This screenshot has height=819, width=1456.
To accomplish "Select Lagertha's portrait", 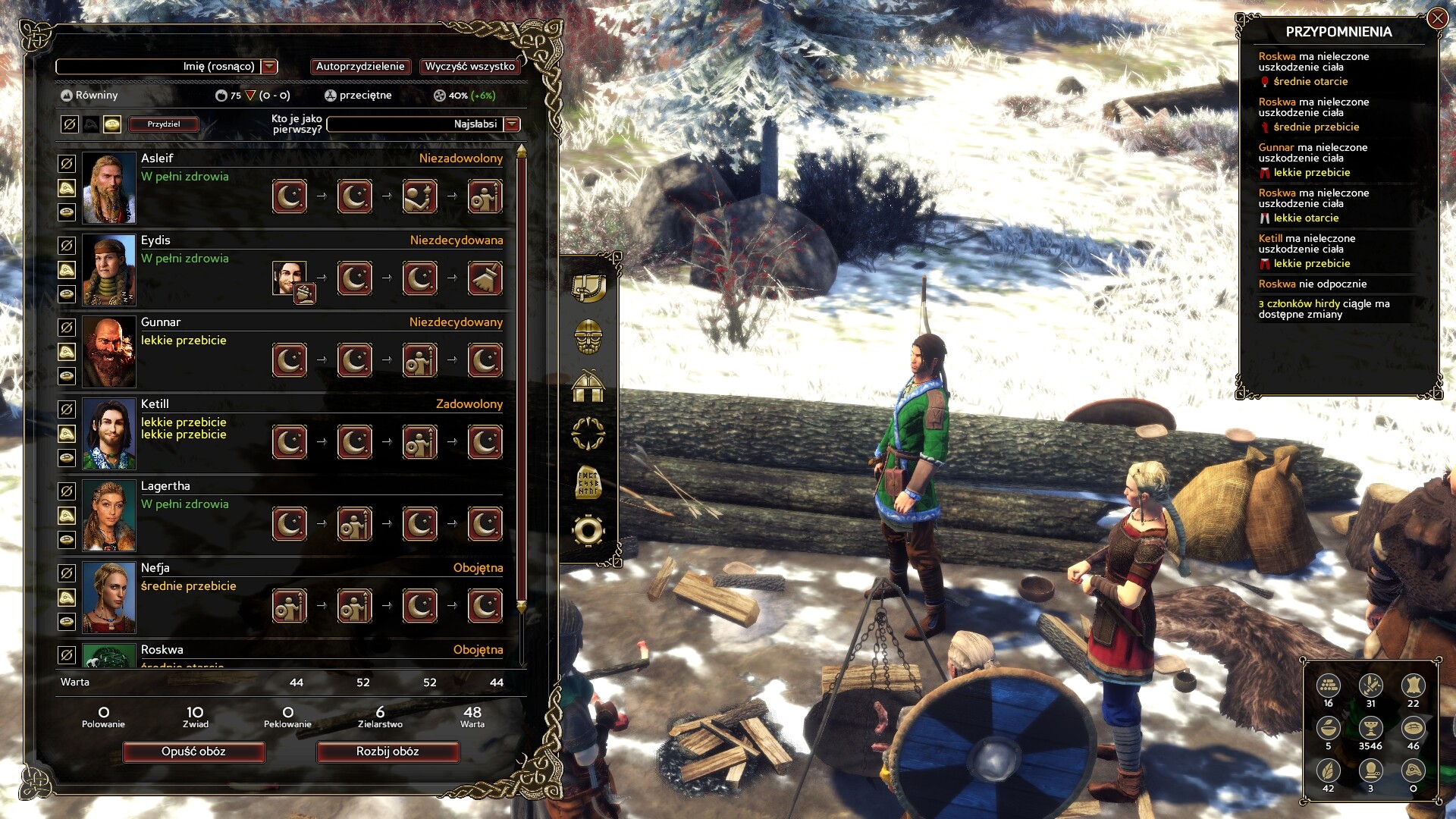I will point(108,516).
